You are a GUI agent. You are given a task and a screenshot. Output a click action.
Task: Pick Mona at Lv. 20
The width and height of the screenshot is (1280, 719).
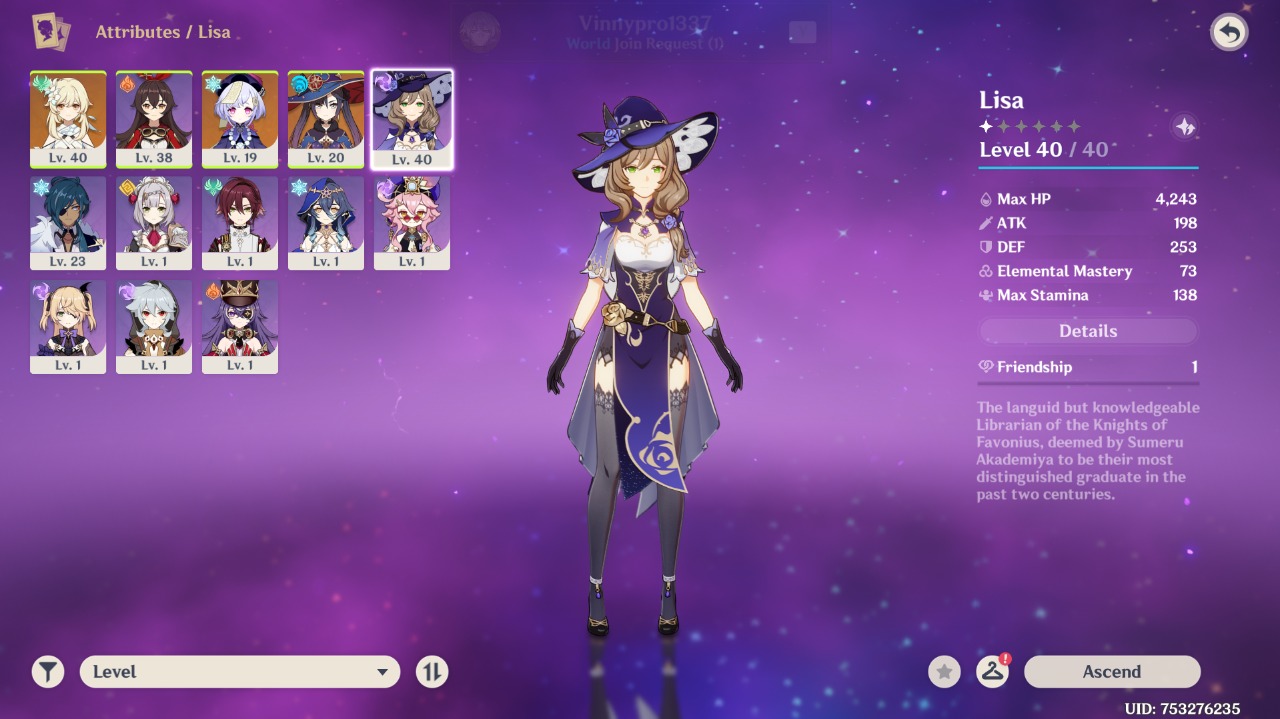point(326,118)
